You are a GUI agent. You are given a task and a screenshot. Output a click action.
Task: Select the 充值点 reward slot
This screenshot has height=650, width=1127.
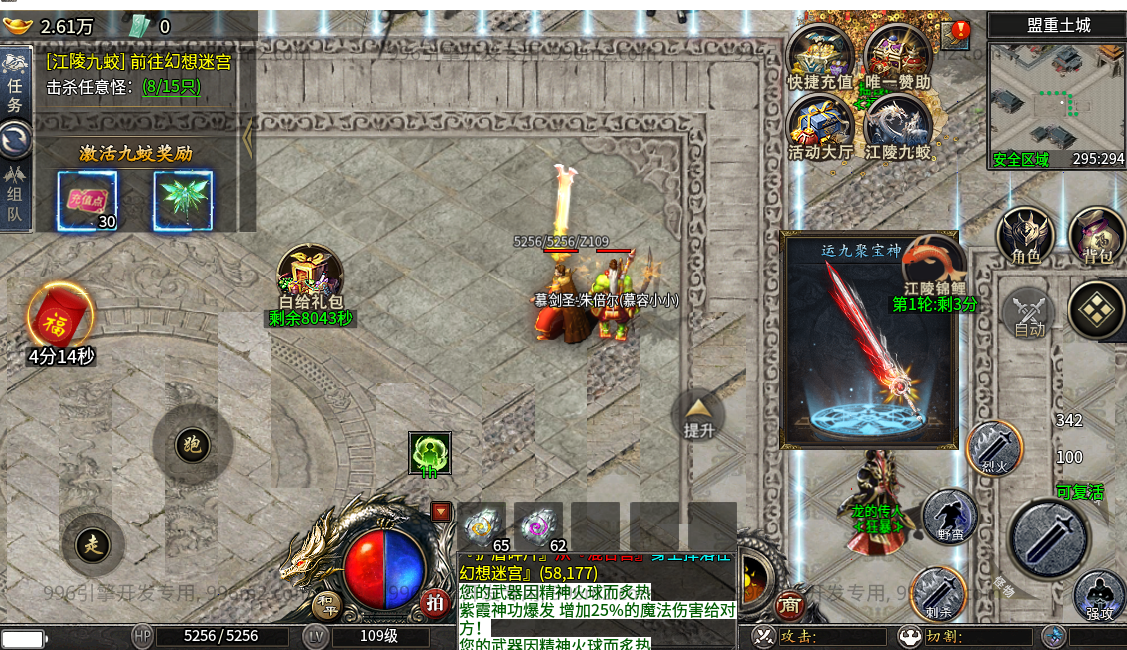pyautogui.click(x=87, y=200)
